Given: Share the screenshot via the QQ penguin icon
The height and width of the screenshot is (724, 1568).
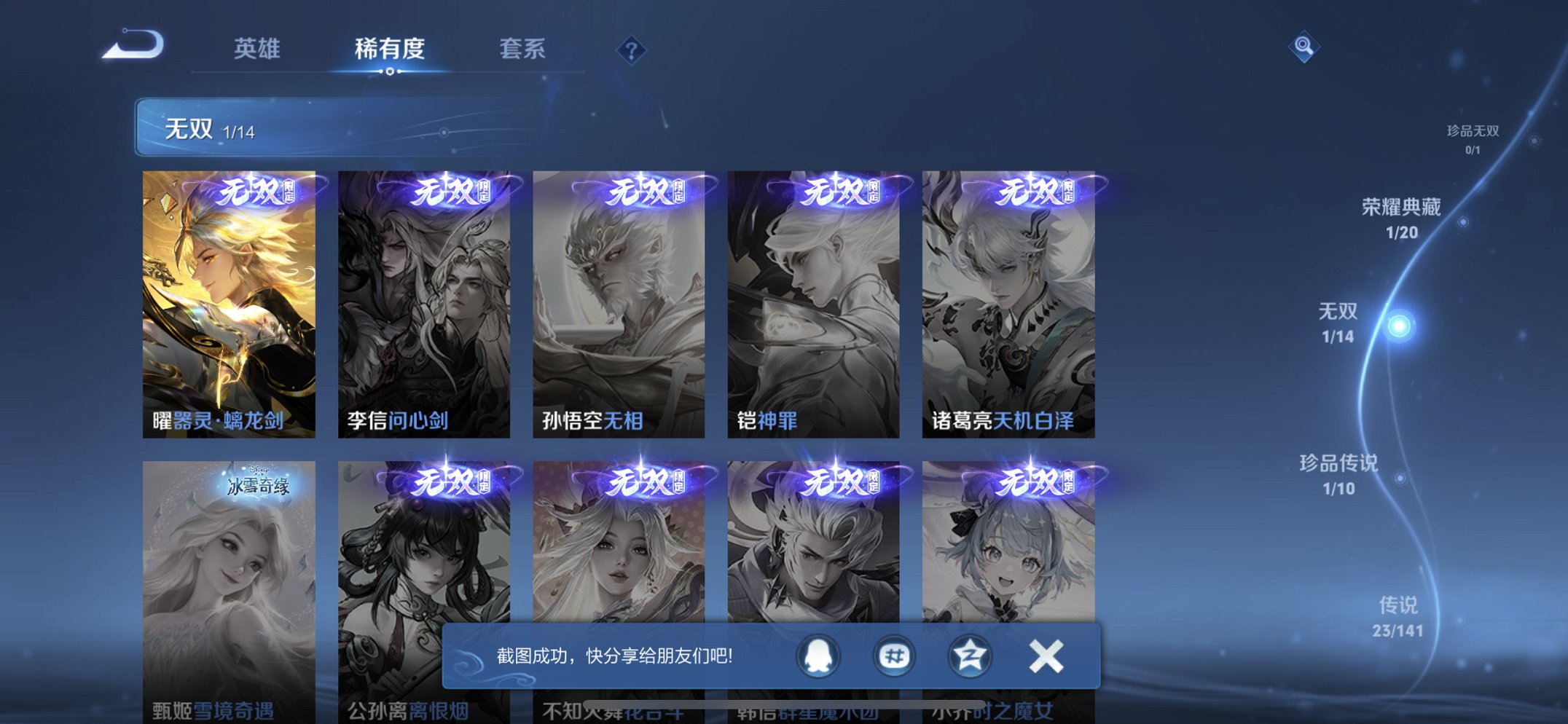Looking at the screenshot, I should 817,655.
